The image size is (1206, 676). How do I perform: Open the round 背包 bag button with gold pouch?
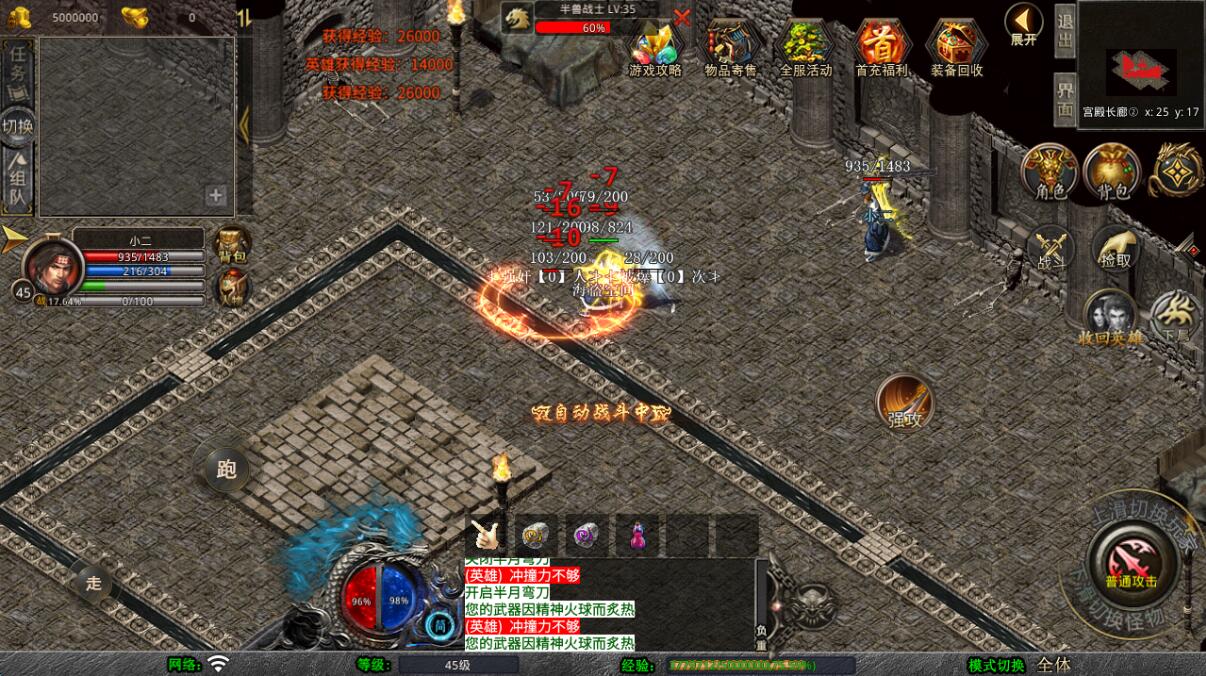coord(1111,171)
